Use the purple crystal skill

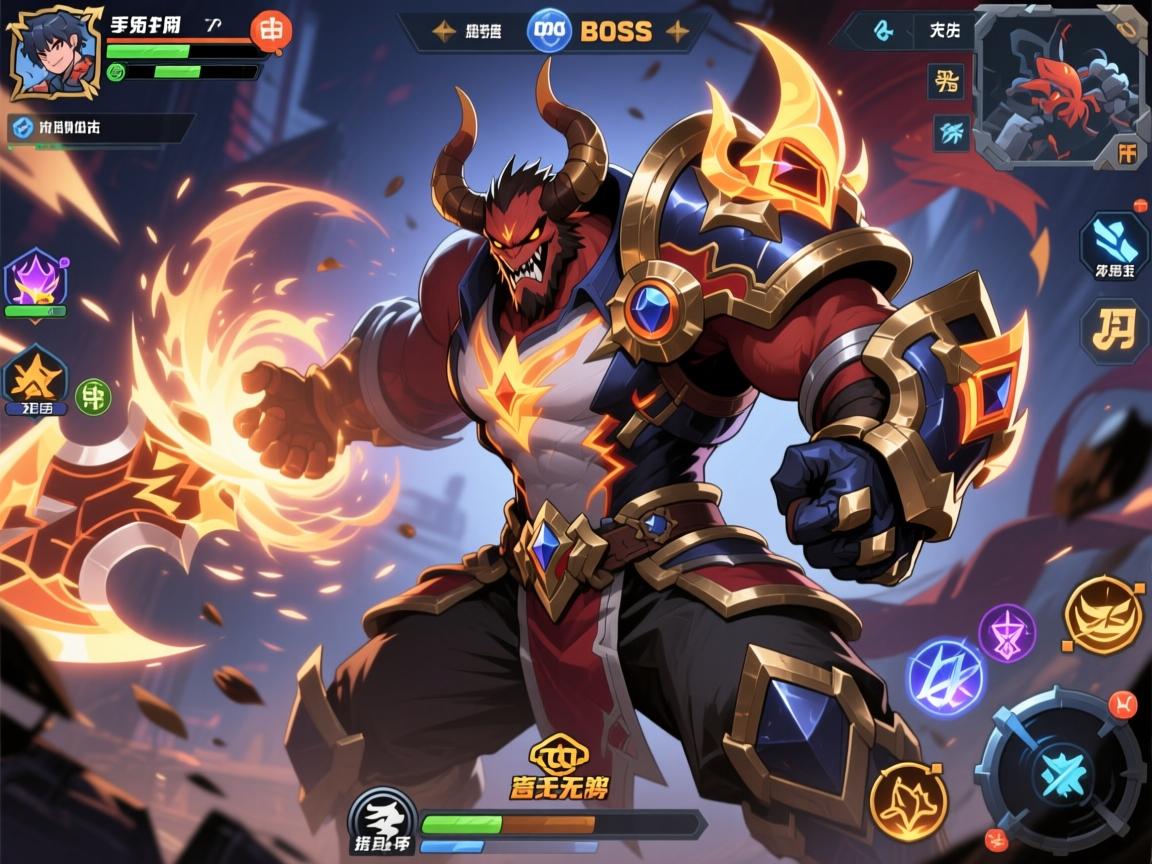[x=1006, y=632]
